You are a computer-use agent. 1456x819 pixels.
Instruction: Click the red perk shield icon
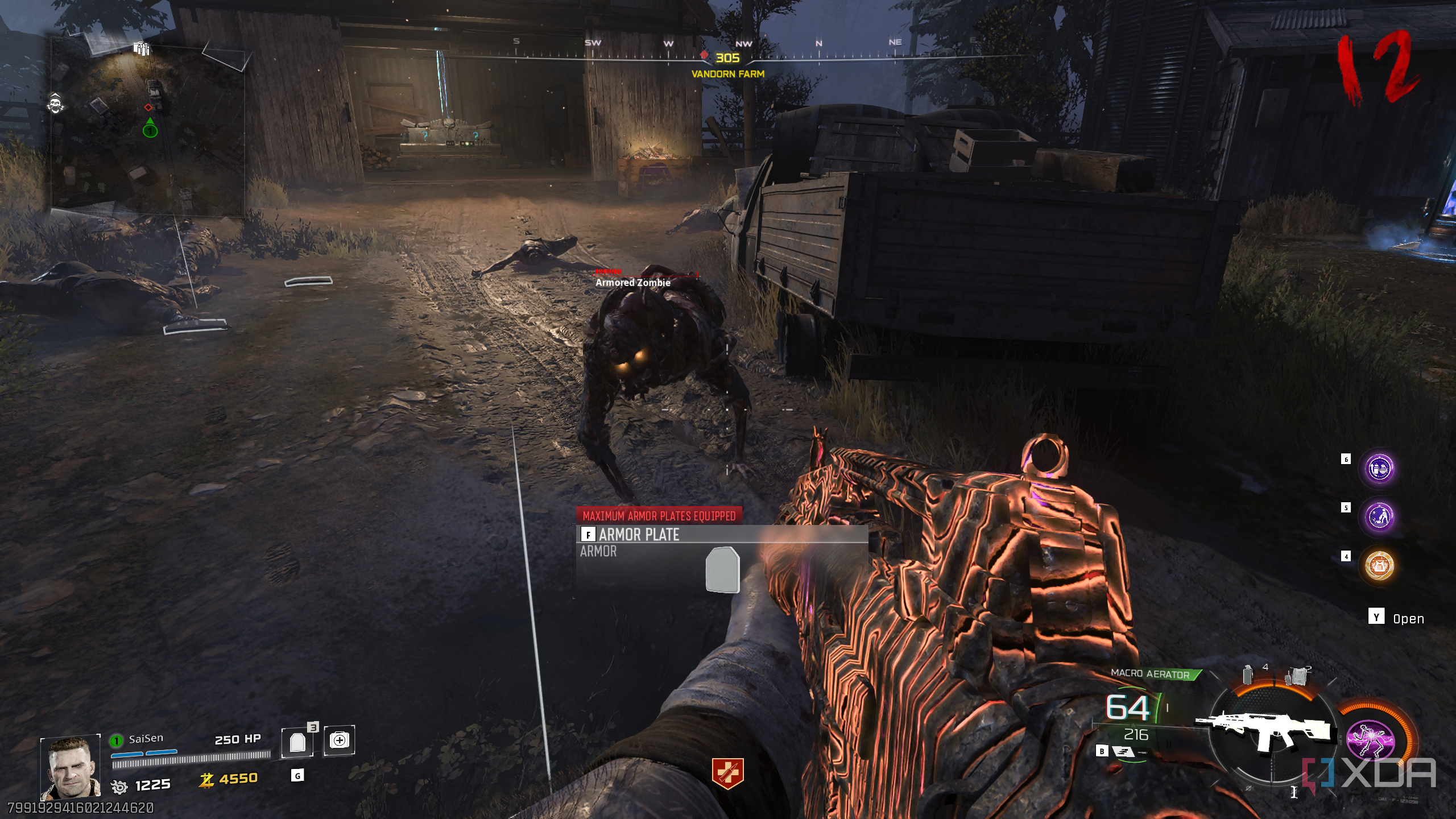coord(727,773)
